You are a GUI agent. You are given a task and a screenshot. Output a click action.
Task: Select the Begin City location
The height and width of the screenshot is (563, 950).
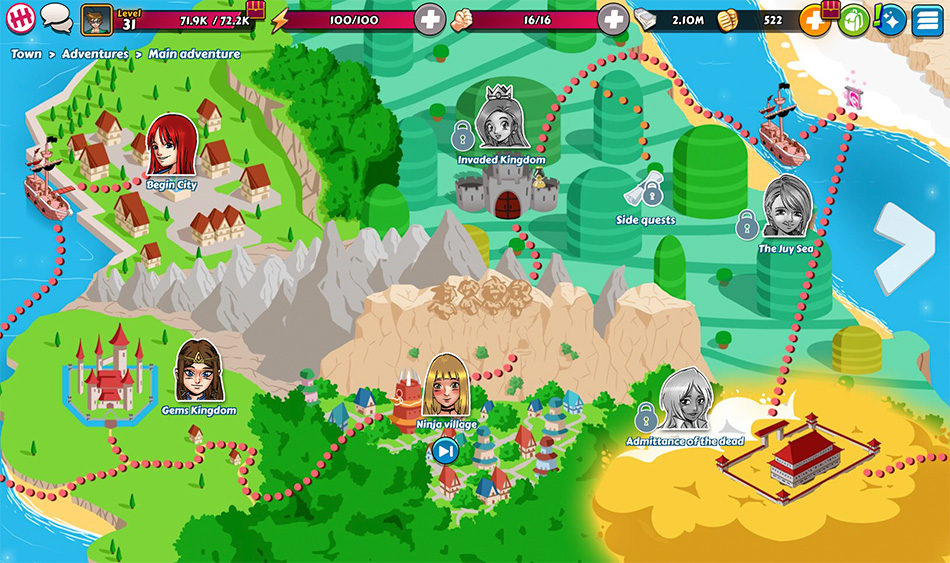pyautogui.click(x=171, y=150)
